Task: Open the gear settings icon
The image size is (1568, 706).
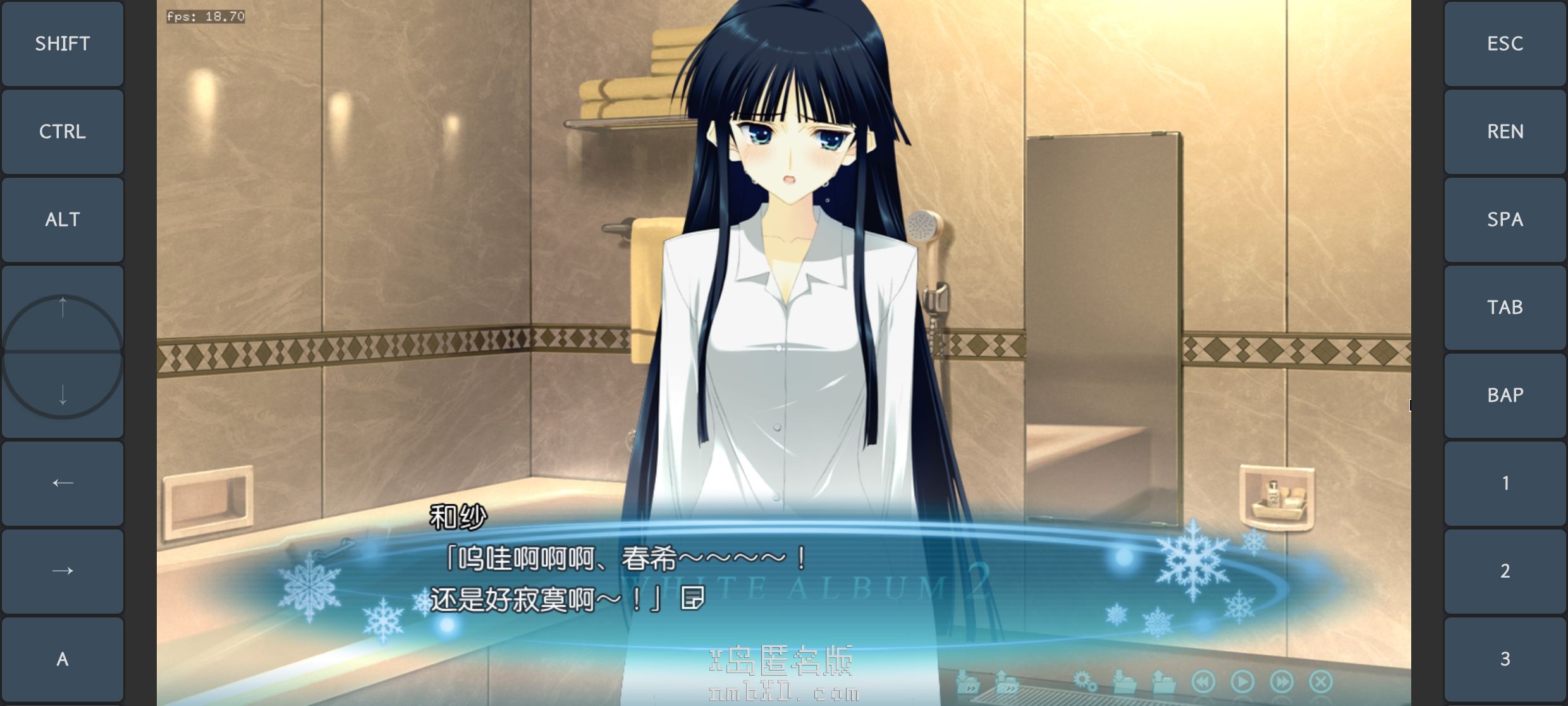Action: (1085, 681)
